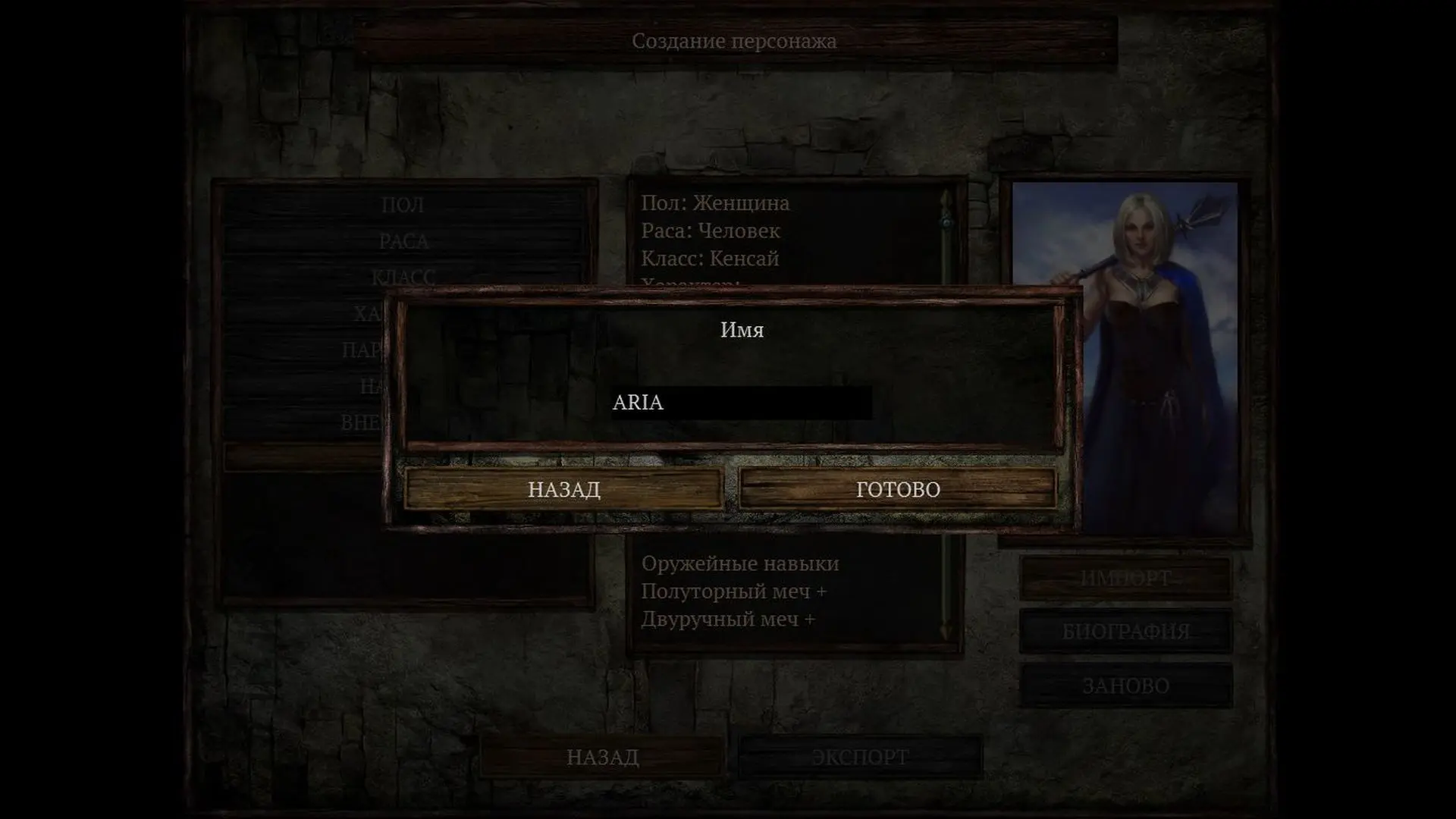Restart creation with ЗАНОВО
1456x819 pixels.
[x=1125, y=686]
